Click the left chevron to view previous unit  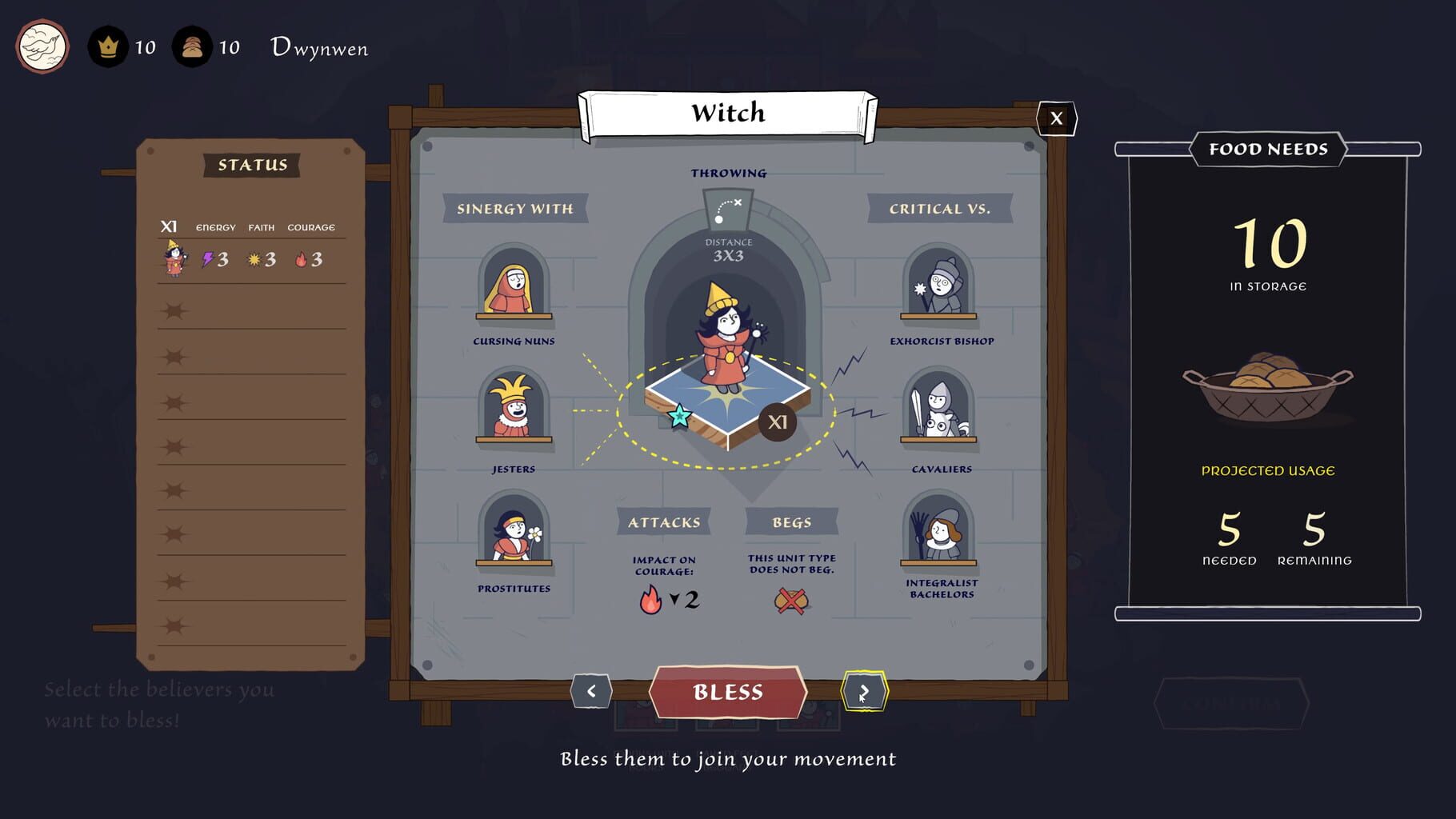[593, 691]
